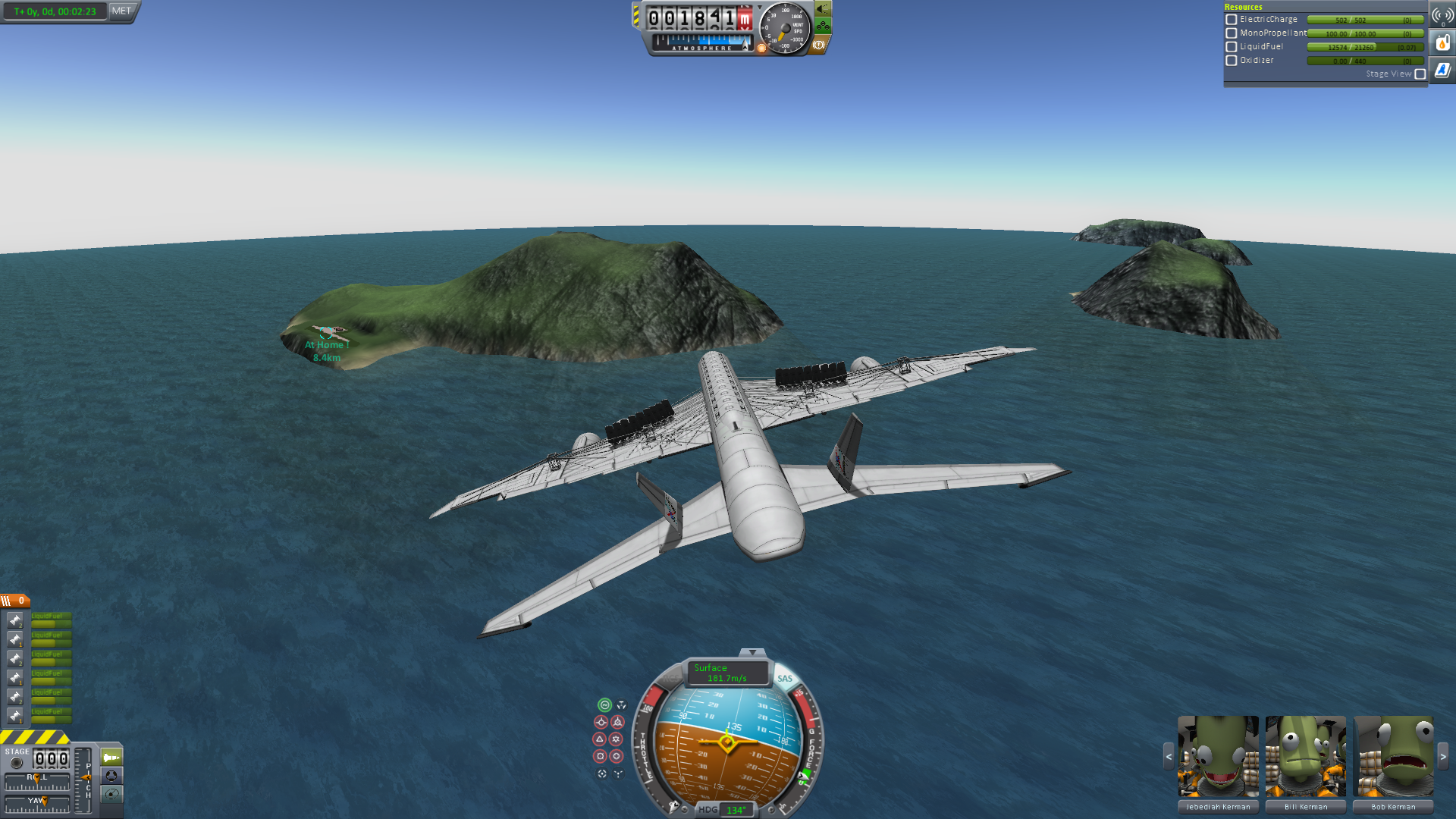Select Bill Kerman's crew portrait
This screenshot has width=1456, height=819.
[x=1306, y=756]
